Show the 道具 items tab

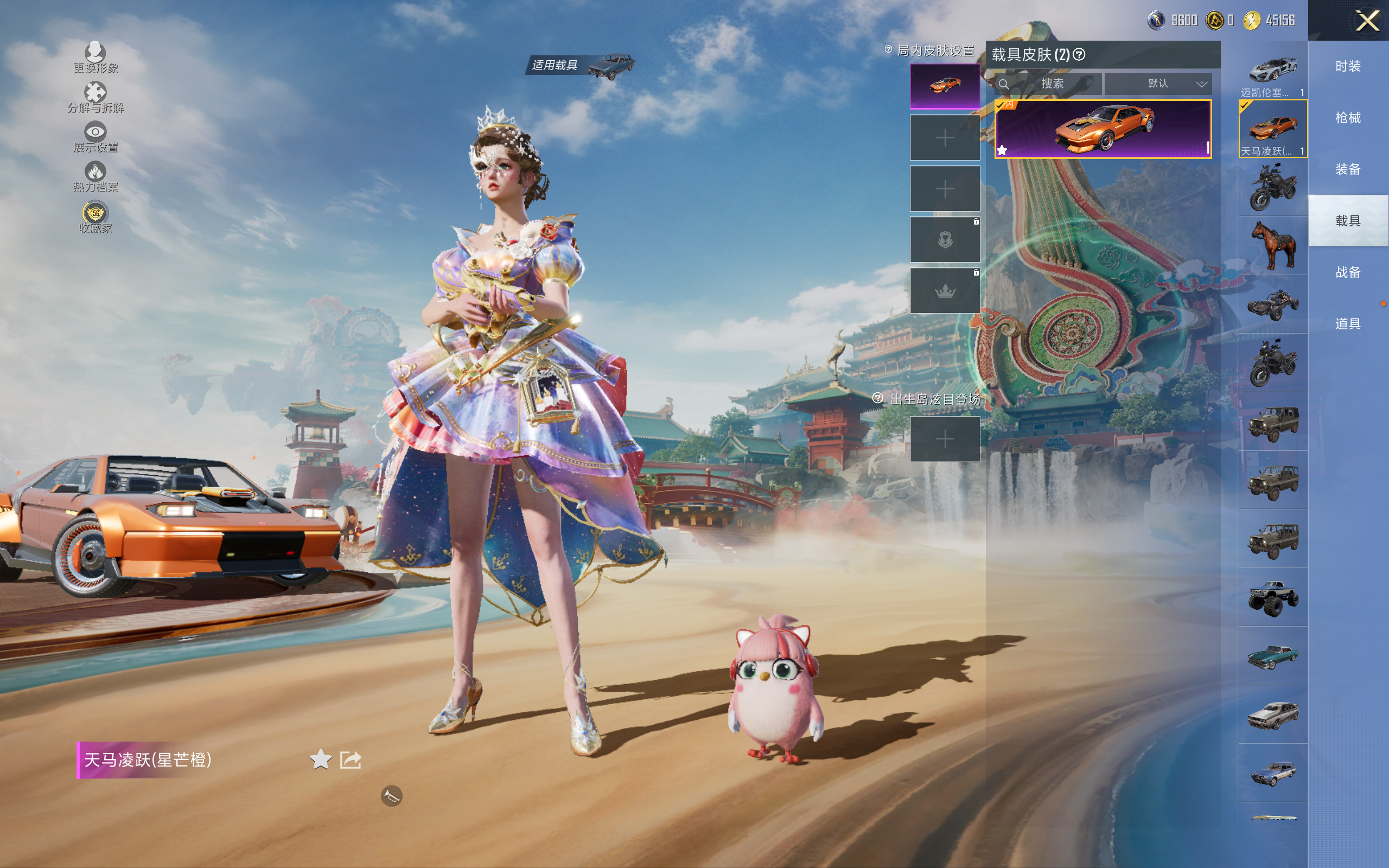click(x=1348, y=324)
